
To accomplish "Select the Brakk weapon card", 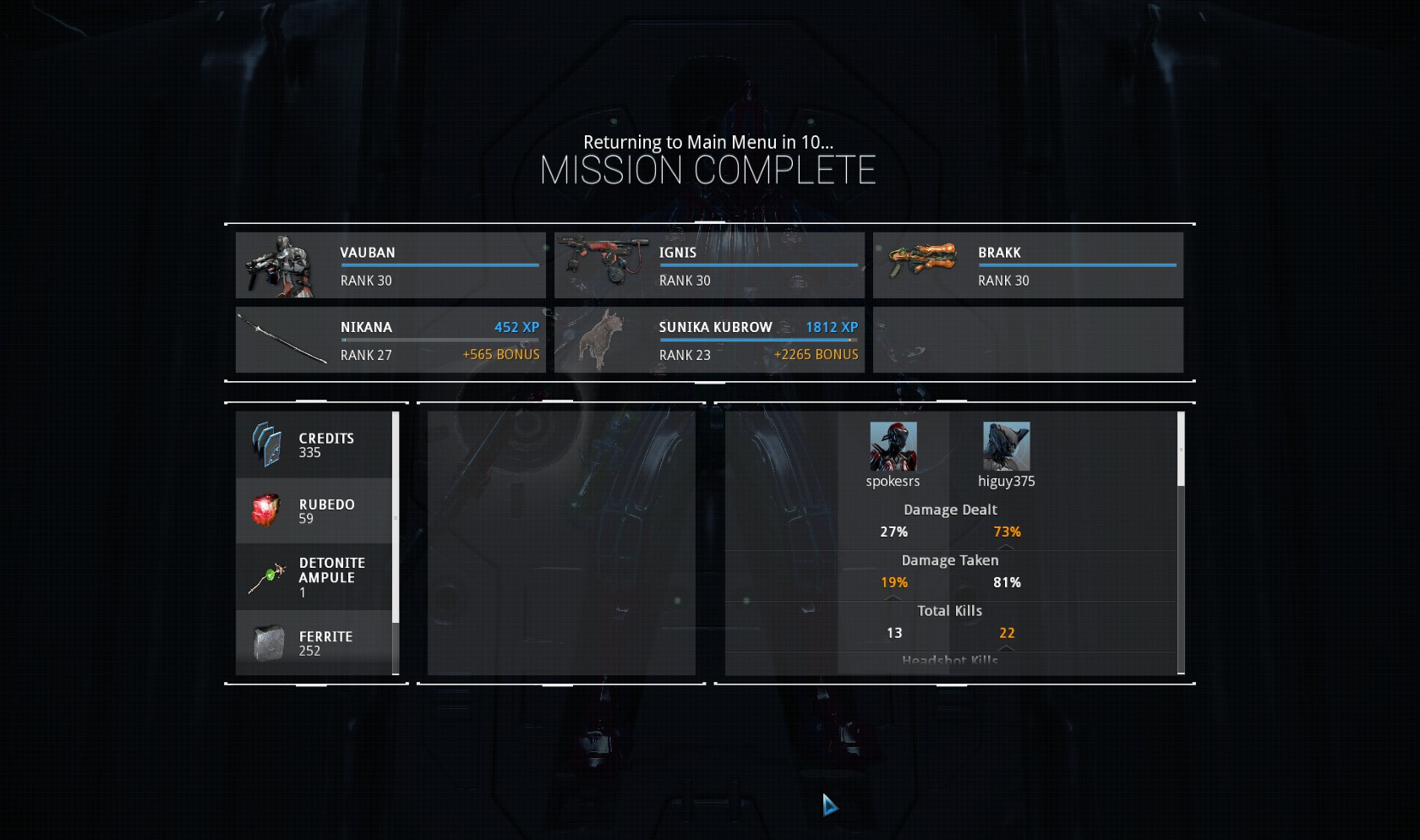I will click(1028, 265).
